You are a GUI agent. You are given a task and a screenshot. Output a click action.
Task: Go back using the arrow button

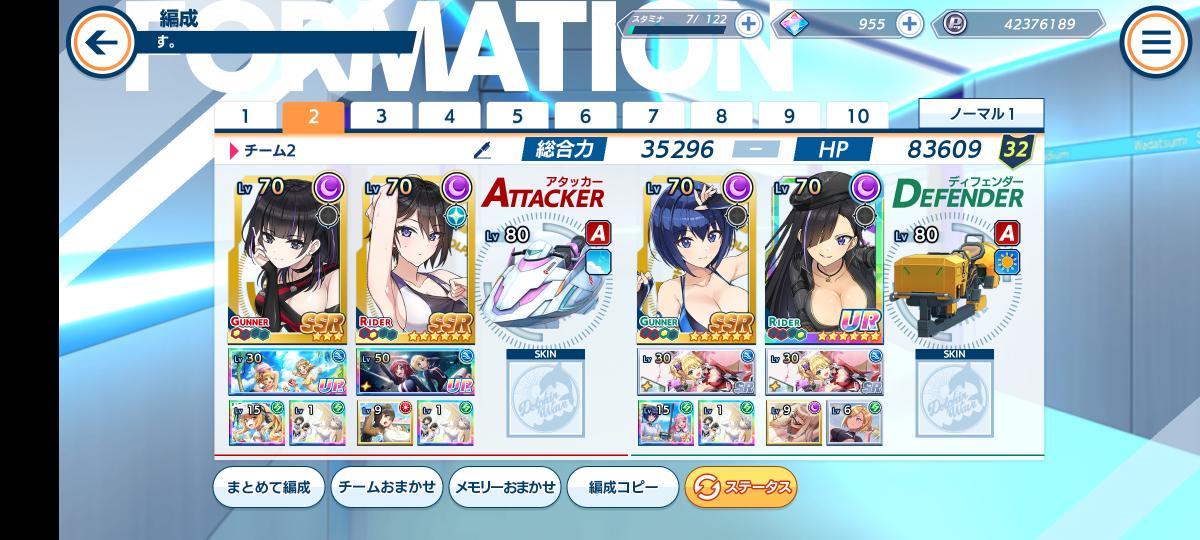click(100, 42)
